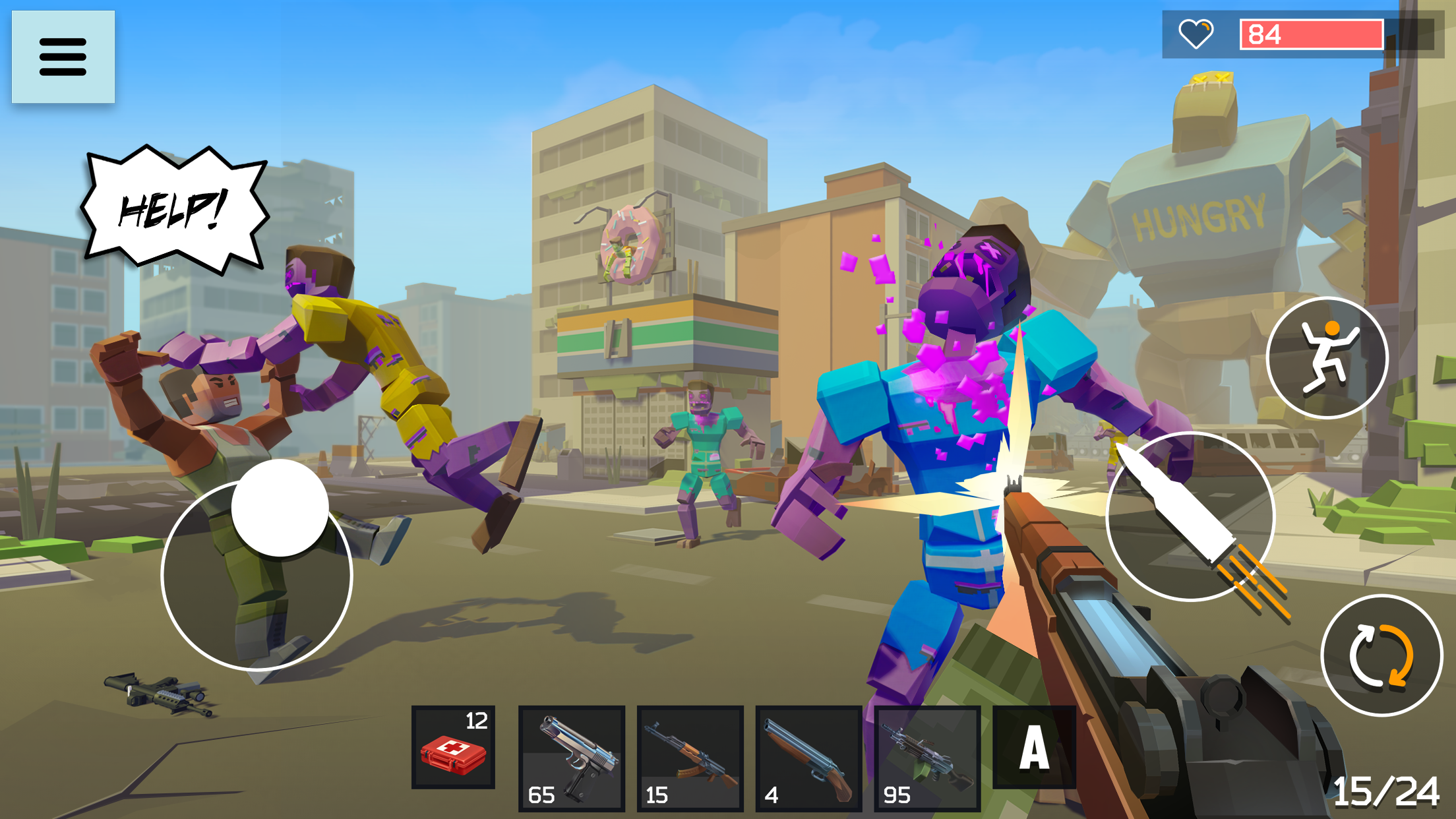
Task: Open the medkit slot showing 12
Action: pos(452,748)
